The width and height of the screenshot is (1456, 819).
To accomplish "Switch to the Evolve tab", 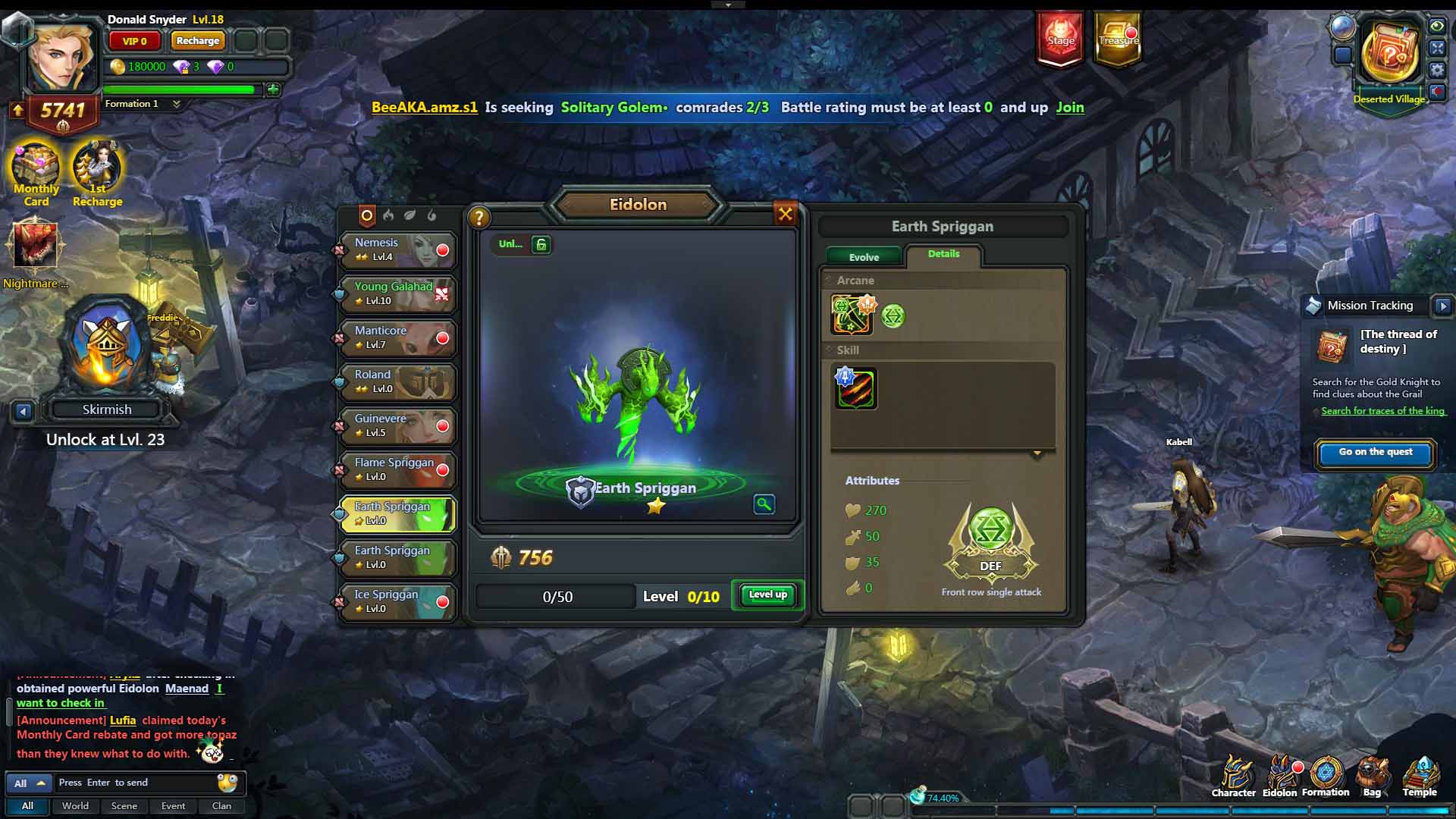I will coord(864,257).
